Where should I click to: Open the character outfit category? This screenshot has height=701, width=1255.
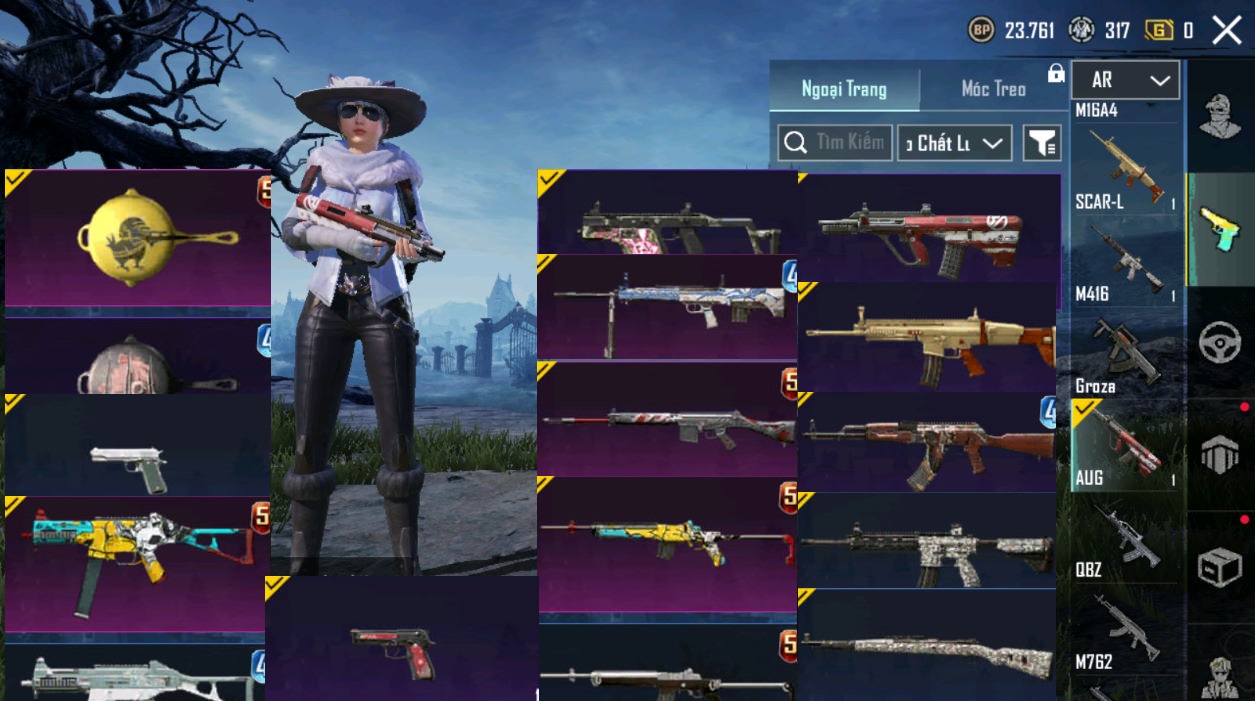click(x=1220, y=117)
